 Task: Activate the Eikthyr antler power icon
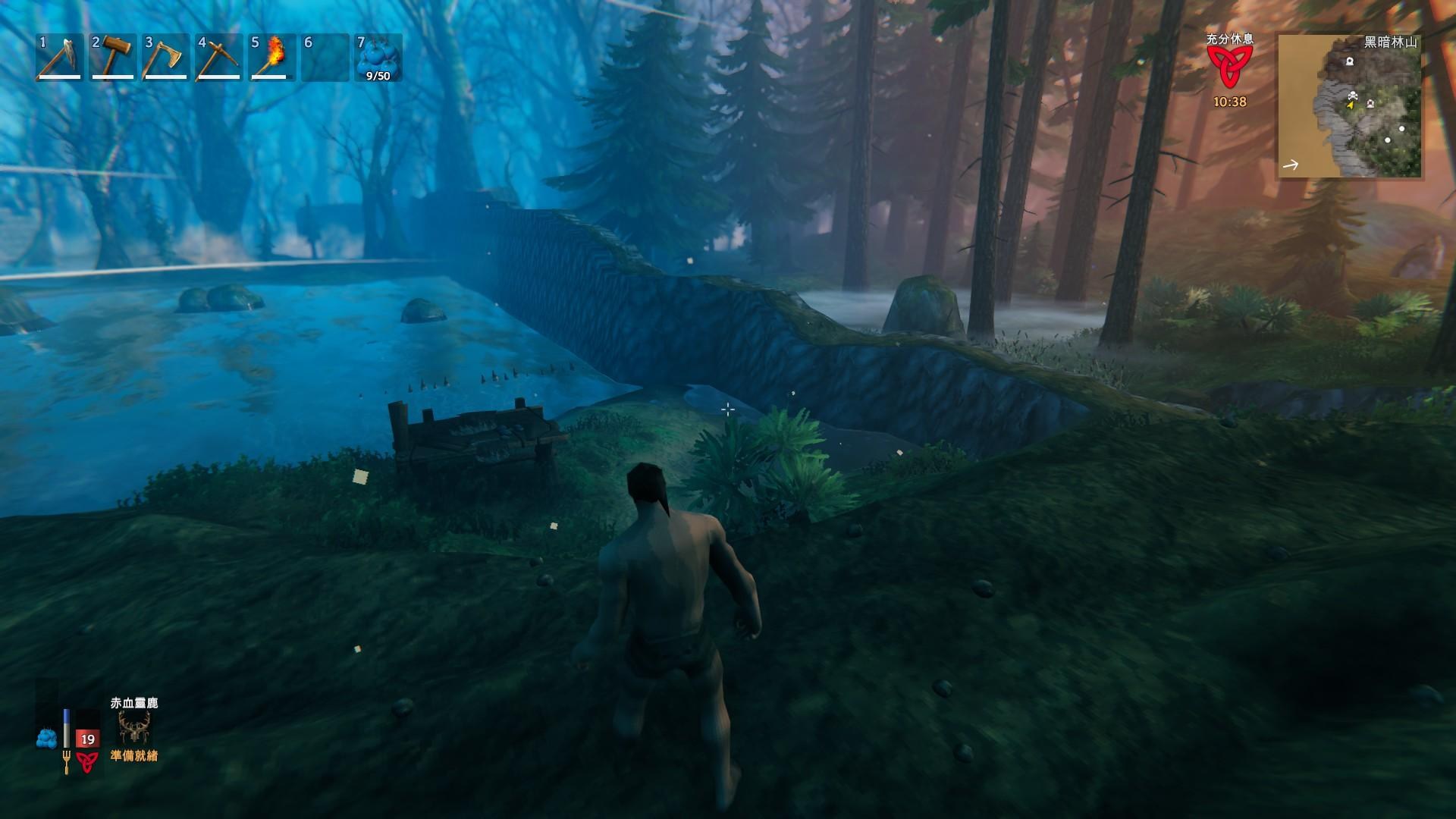pyautogui.click(x=134, y=729)
